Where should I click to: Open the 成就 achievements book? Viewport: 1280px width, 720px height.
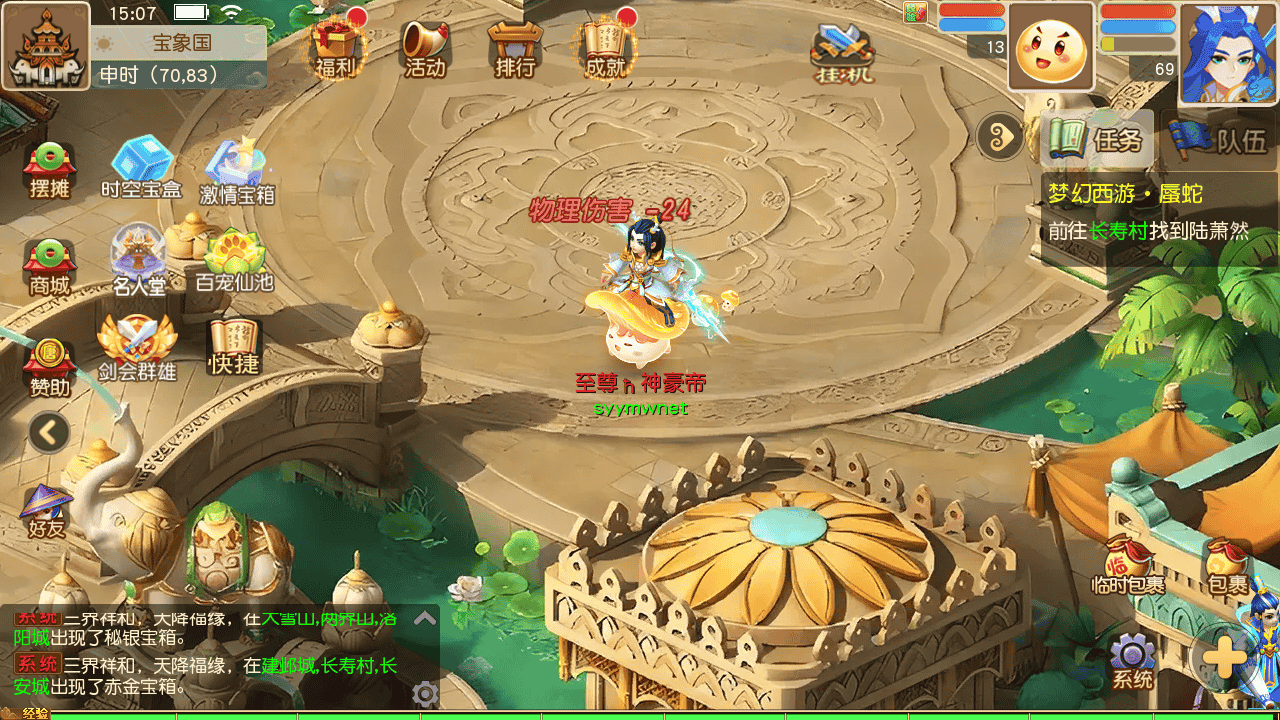tap(605, 46)
